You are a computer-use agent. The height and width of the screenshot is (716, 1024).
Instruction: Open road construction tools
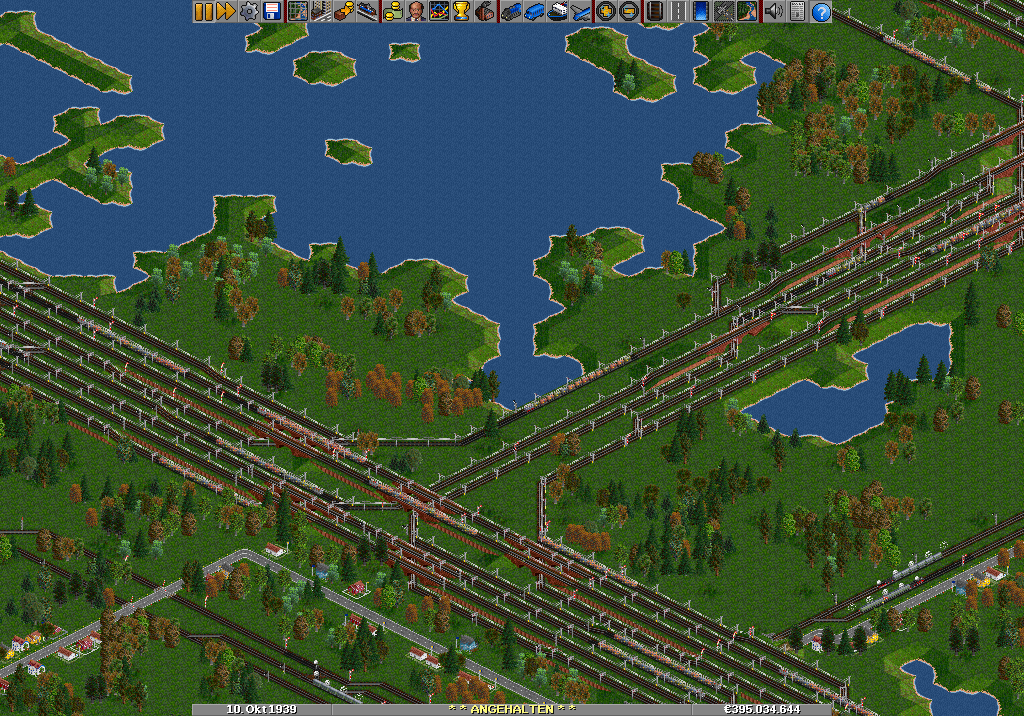[x=677, y=11]
